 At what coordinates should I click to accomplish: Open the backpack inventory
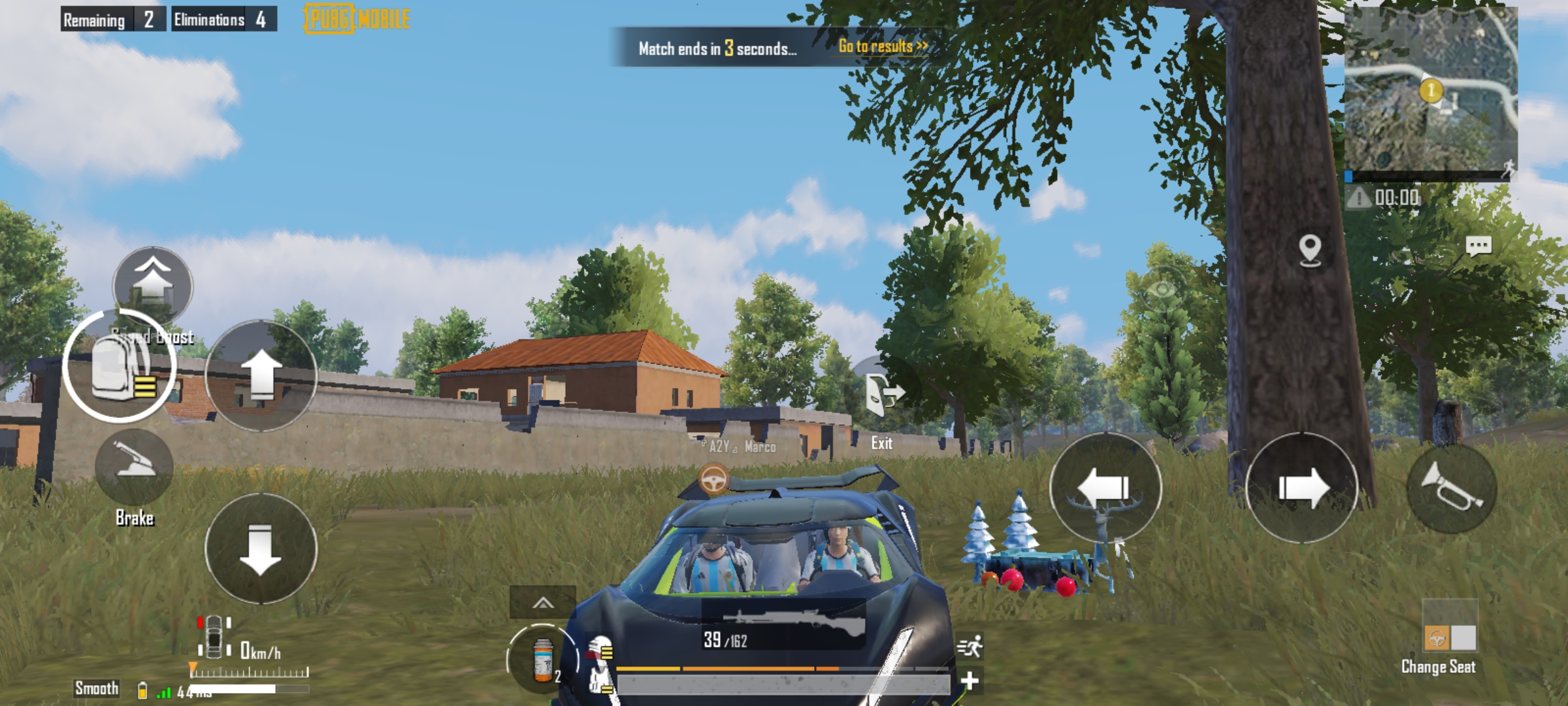tap(120, 367)
